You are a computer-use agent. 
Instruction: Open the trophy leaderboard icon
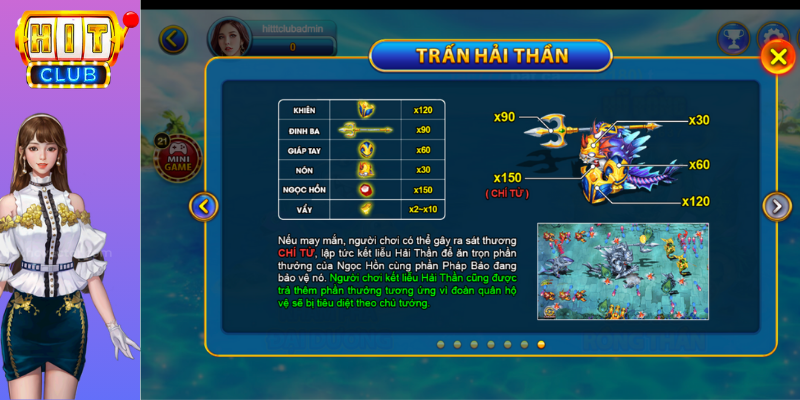(x=733, y=39)
